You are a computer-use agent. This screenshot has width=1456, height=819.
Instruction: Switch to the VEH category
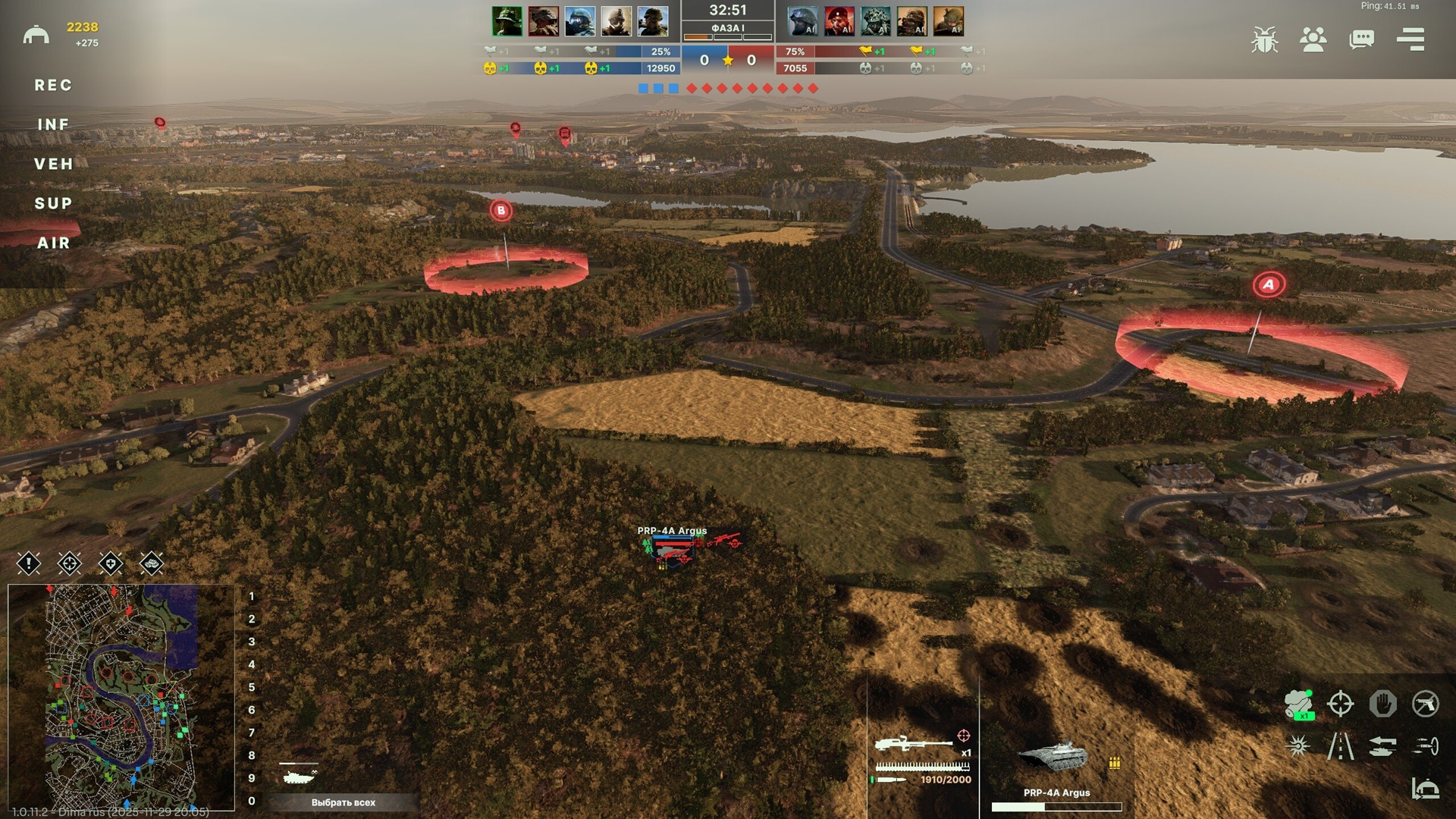pyautogui.click(x=53, y=165)
